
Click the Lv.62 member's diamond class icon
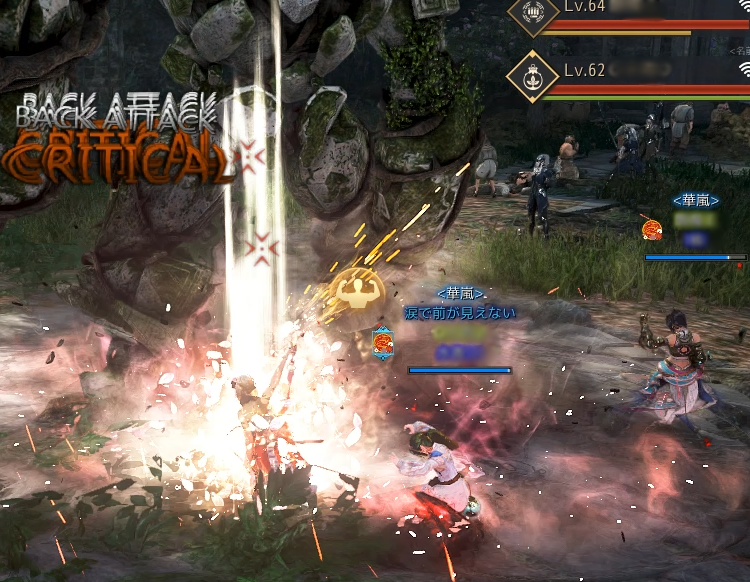532,74
